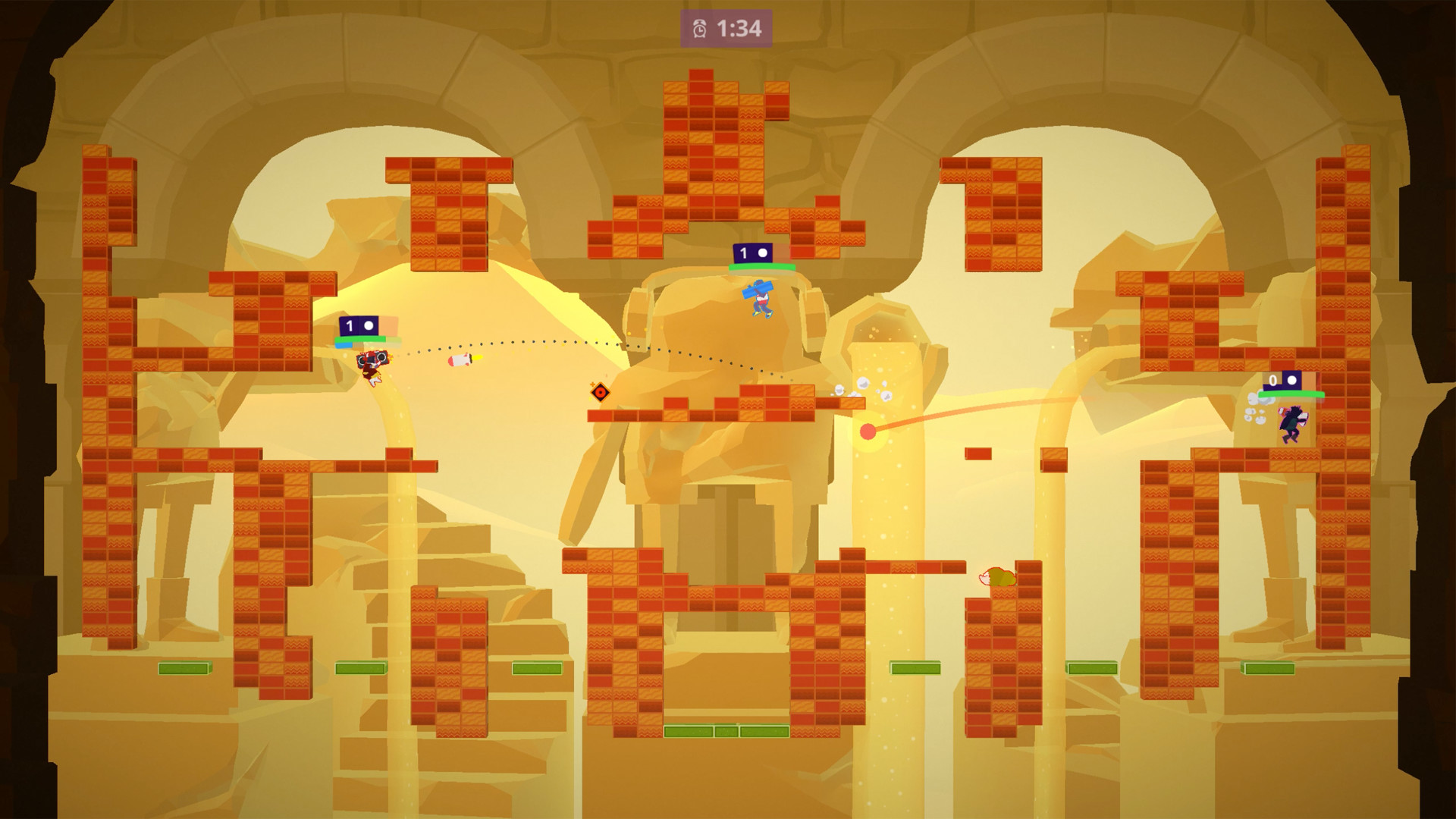Click the plus sign beside the mine pickup
Image resolution: width=1456 pixels, height=819 pixels.
(592, 384)
